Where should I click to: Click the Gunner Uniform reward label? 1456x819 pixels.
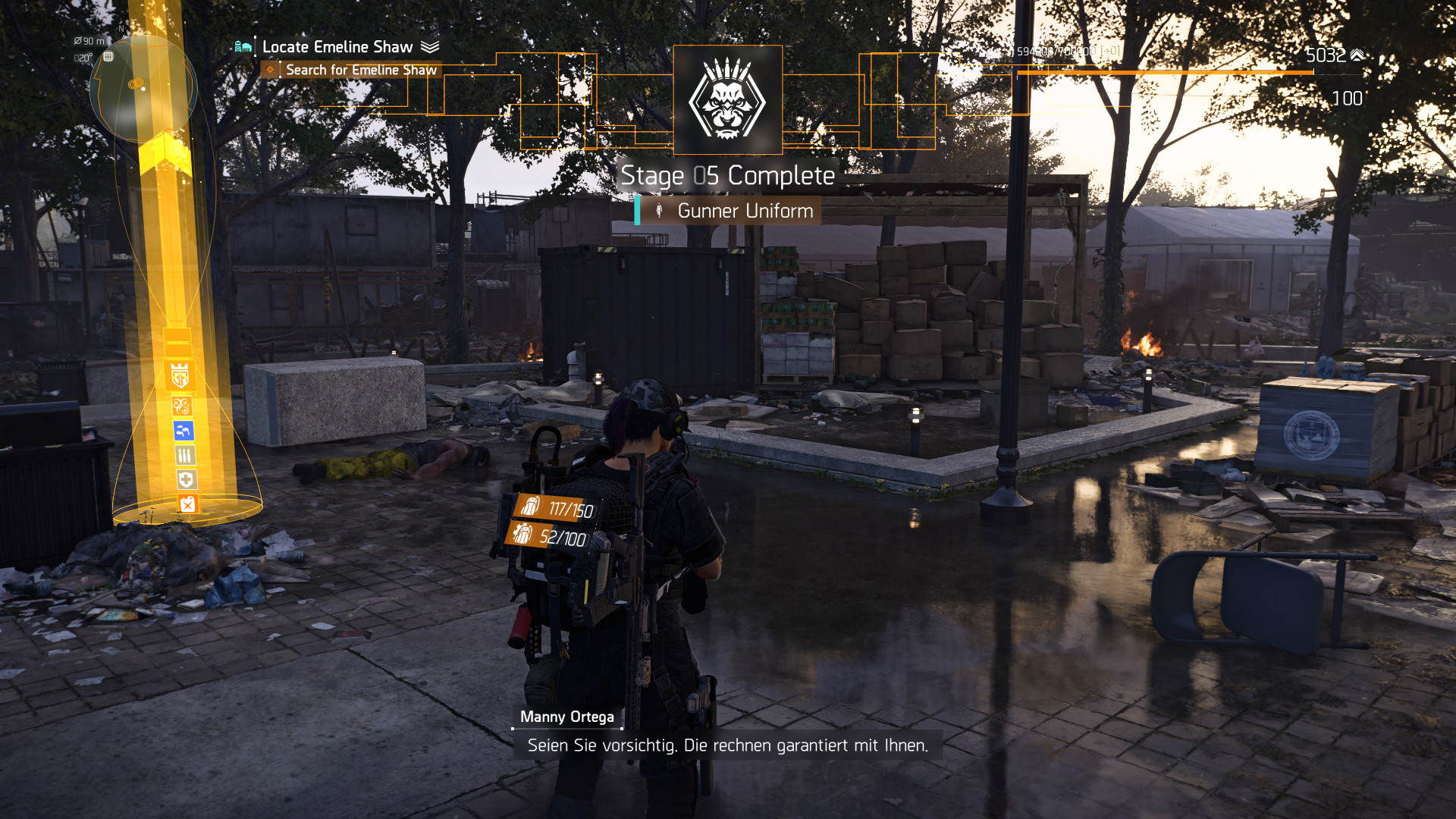click(744, 212)
